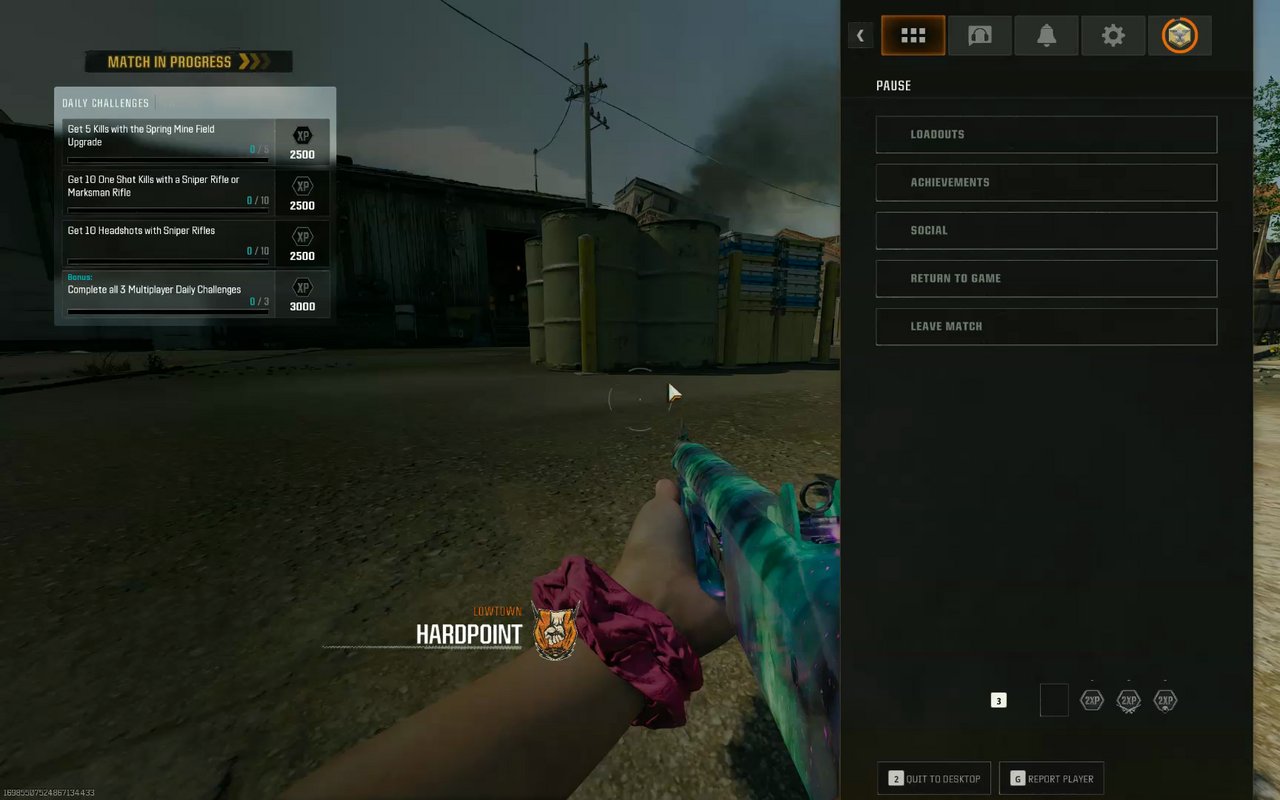Select the bonus all 3 challenges row
Viewport: 1280px width, 800px height.
coord(166,294)
